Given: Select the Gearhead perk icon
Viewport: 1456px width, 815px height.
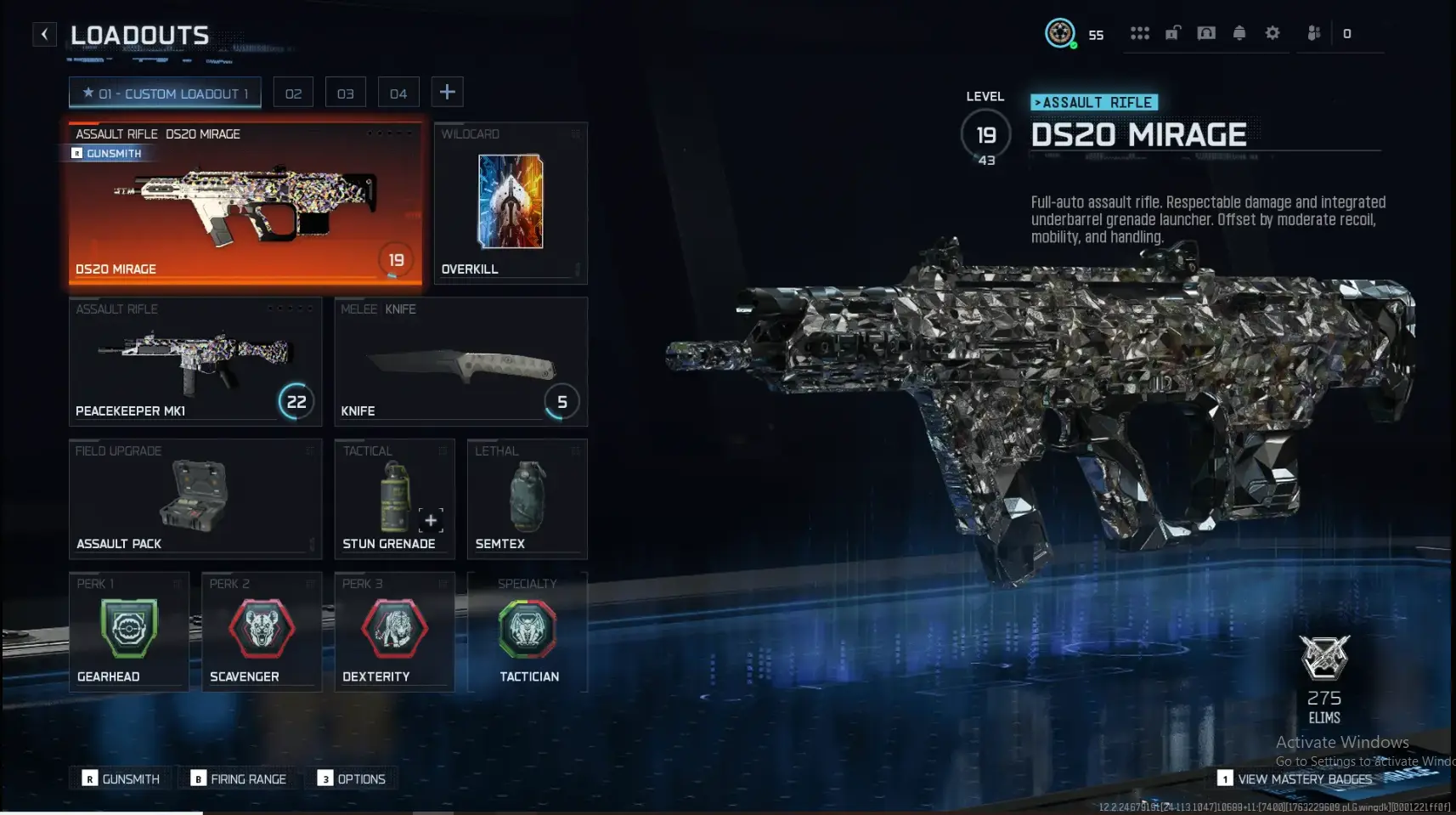Looking at the screenshot, I should pyautogui.click(x=128, y=630).
